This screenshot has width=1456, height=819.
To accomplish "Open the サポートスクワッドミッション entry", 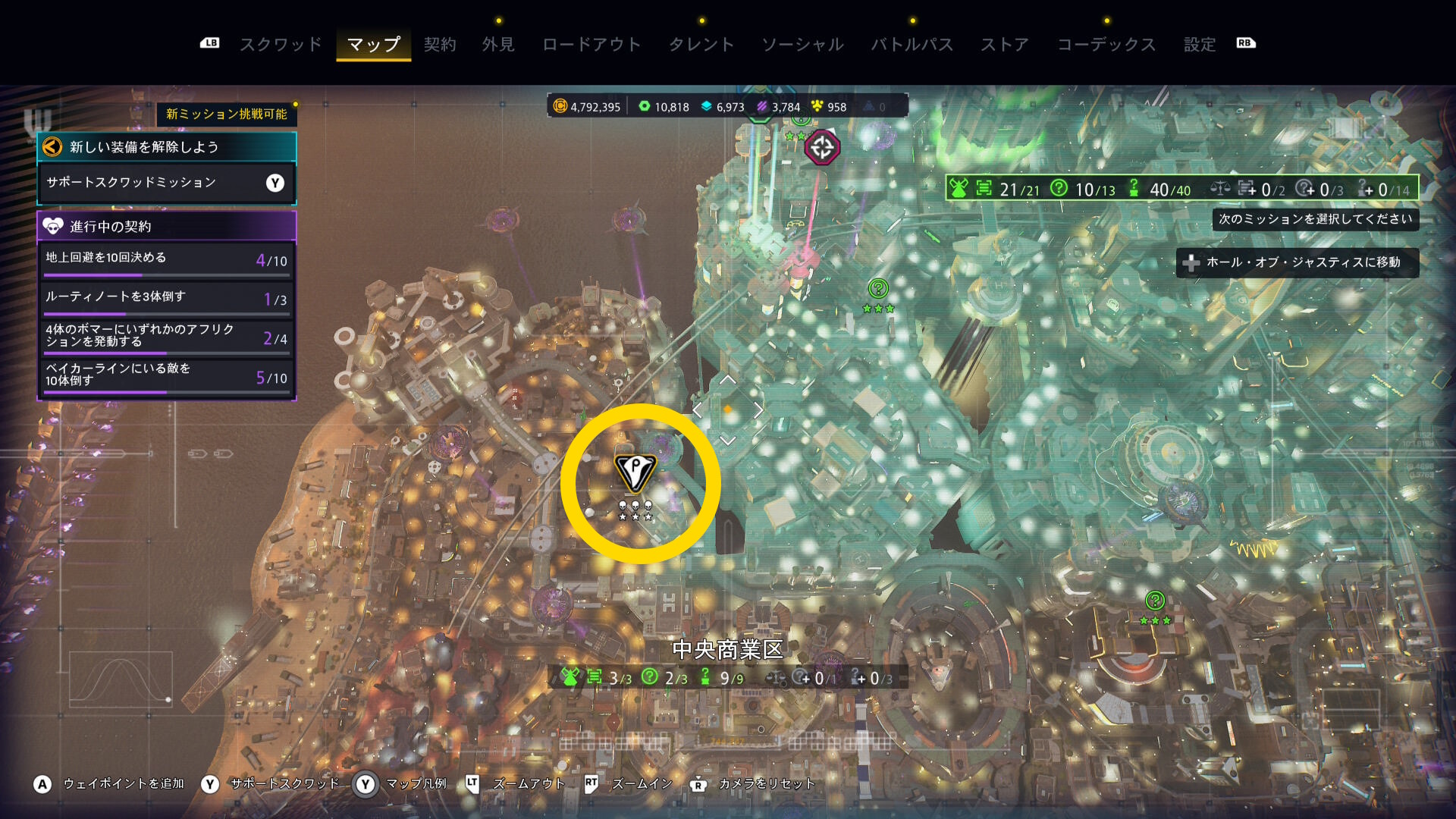I will (x=166, y=183).
